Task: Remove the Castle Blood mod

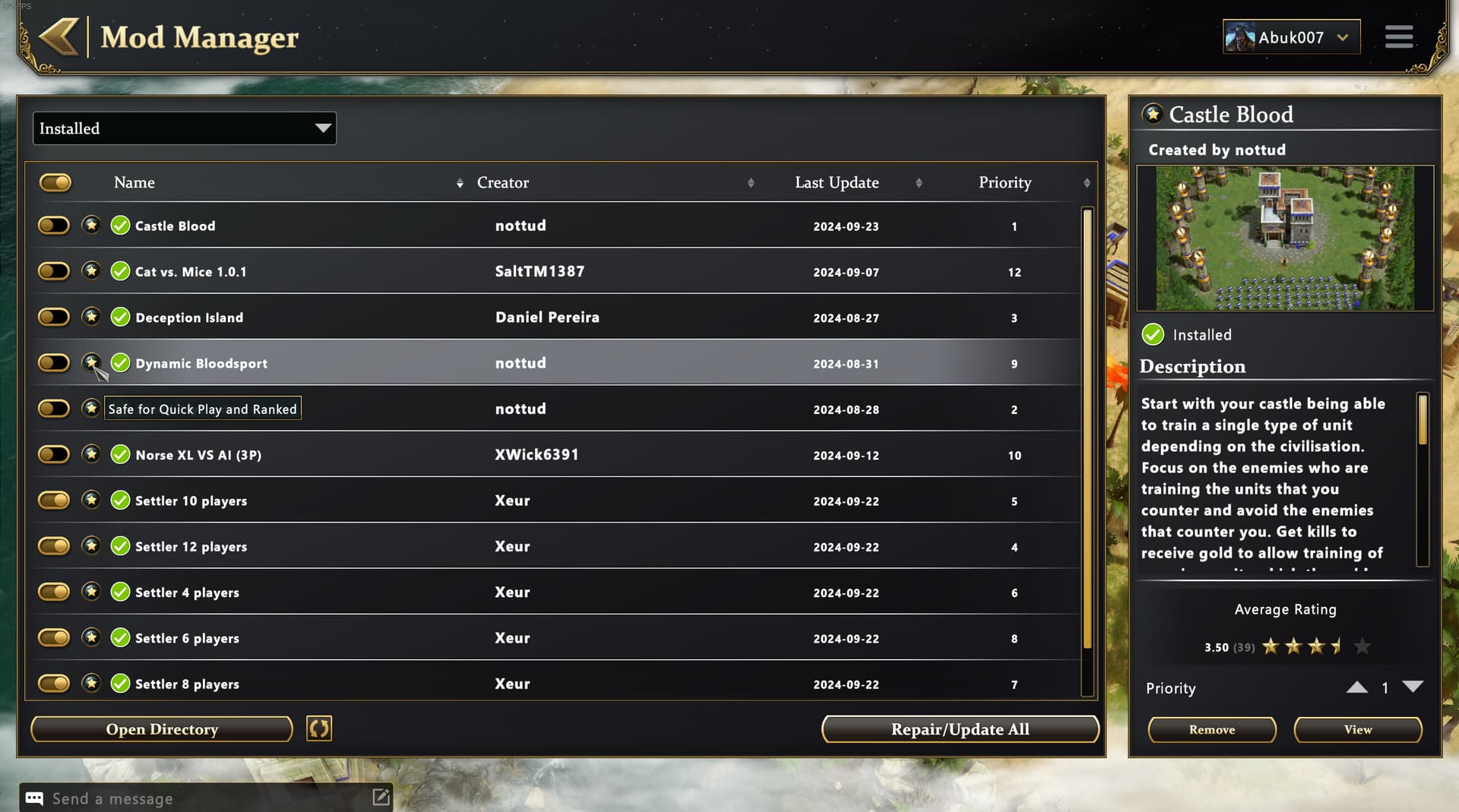Action: point(1211,729)
